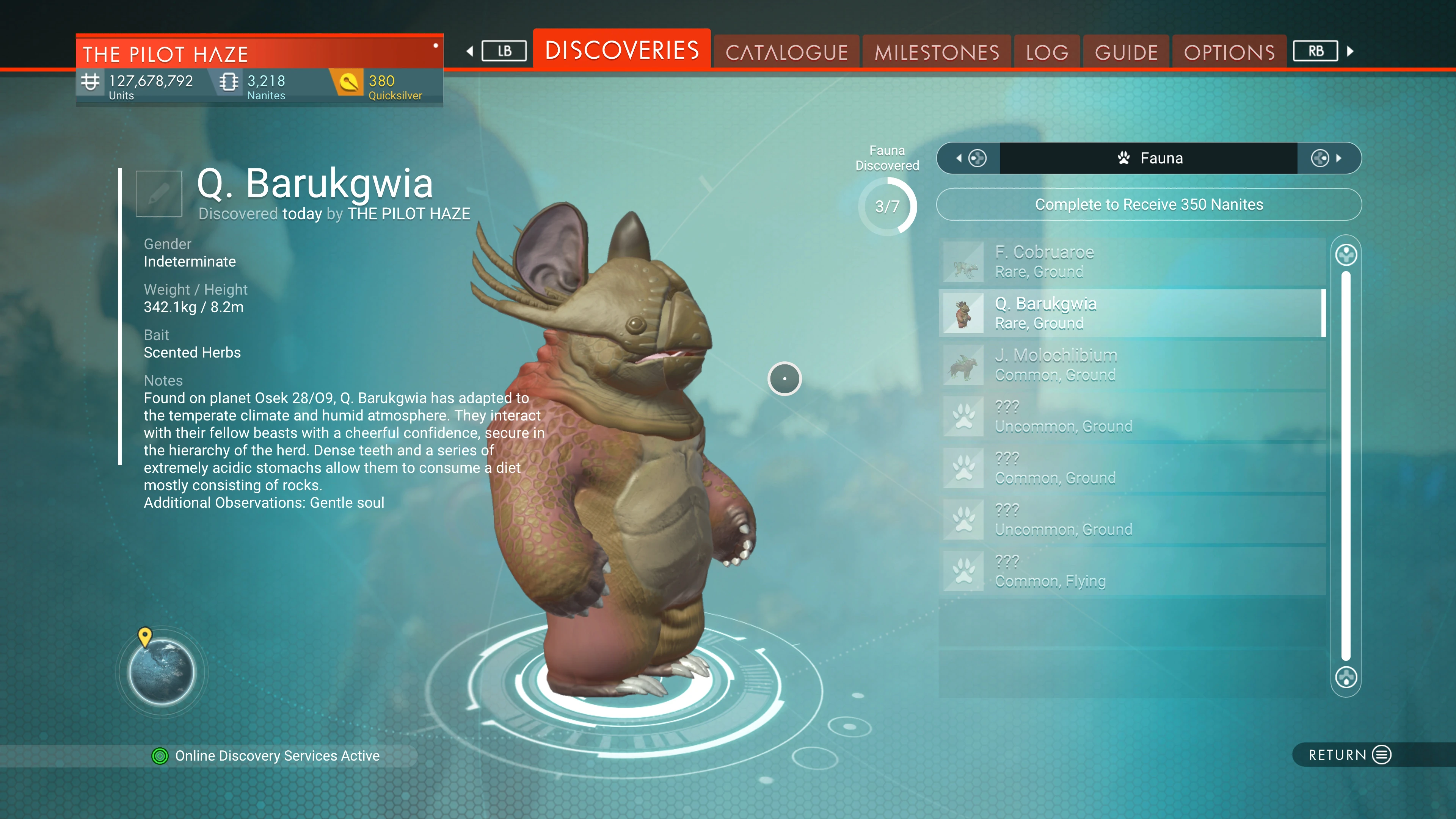Switch to the Catalogue tab

click(x=786, y=53)
